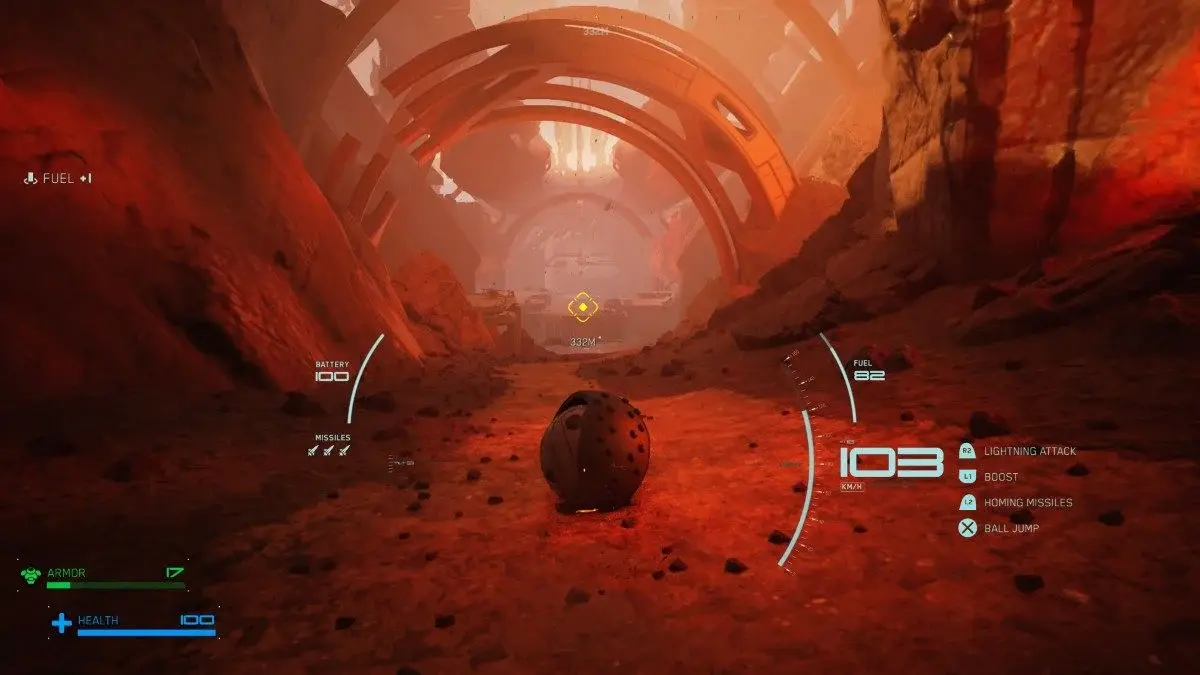
Task: Click the green armor icon
Action: tap(31, 575)
